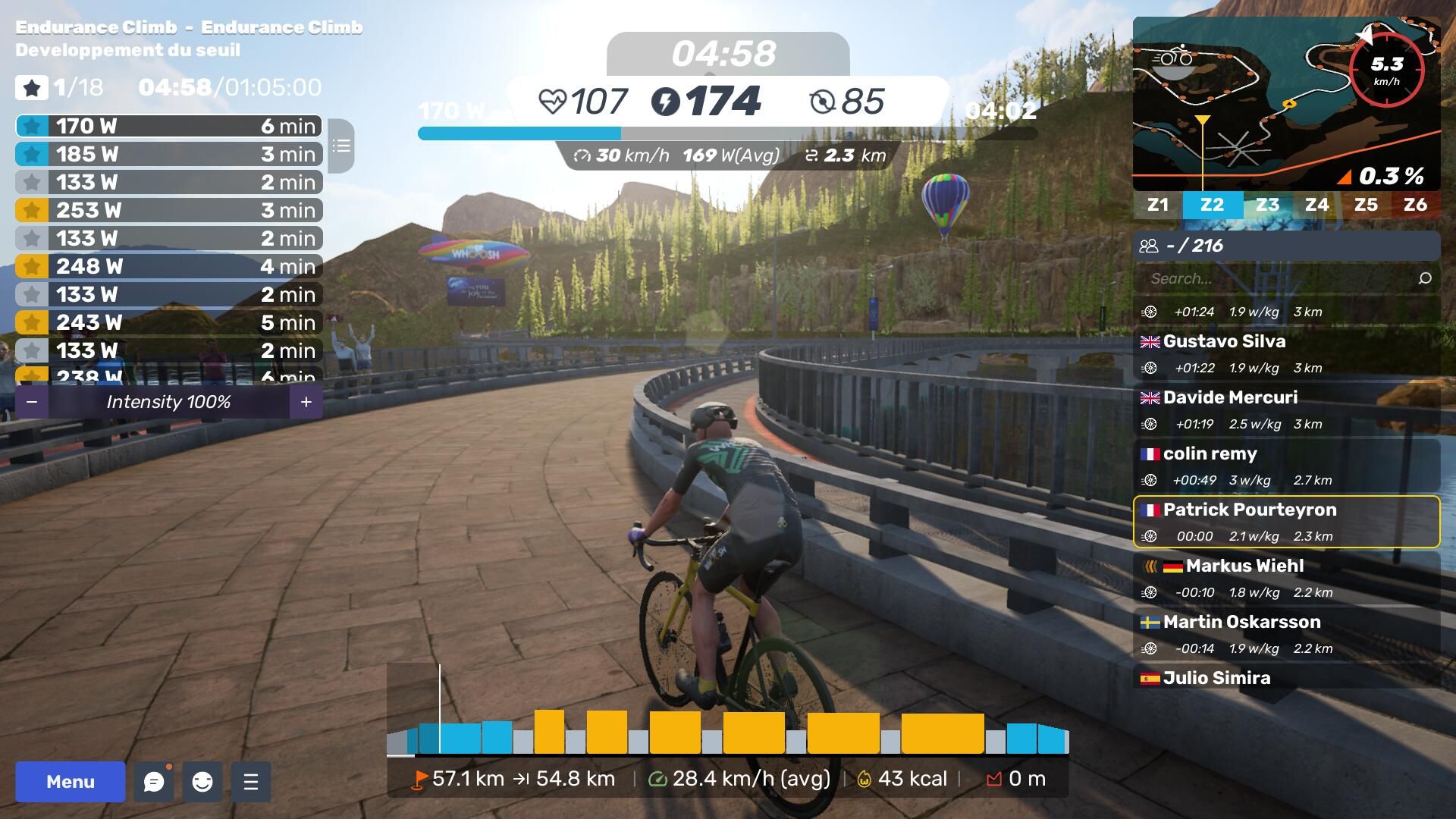Choose Martin Oskarsson from the rider list
The height and width of the screenshot is (819, 1456).
[x=1286, y=634]
